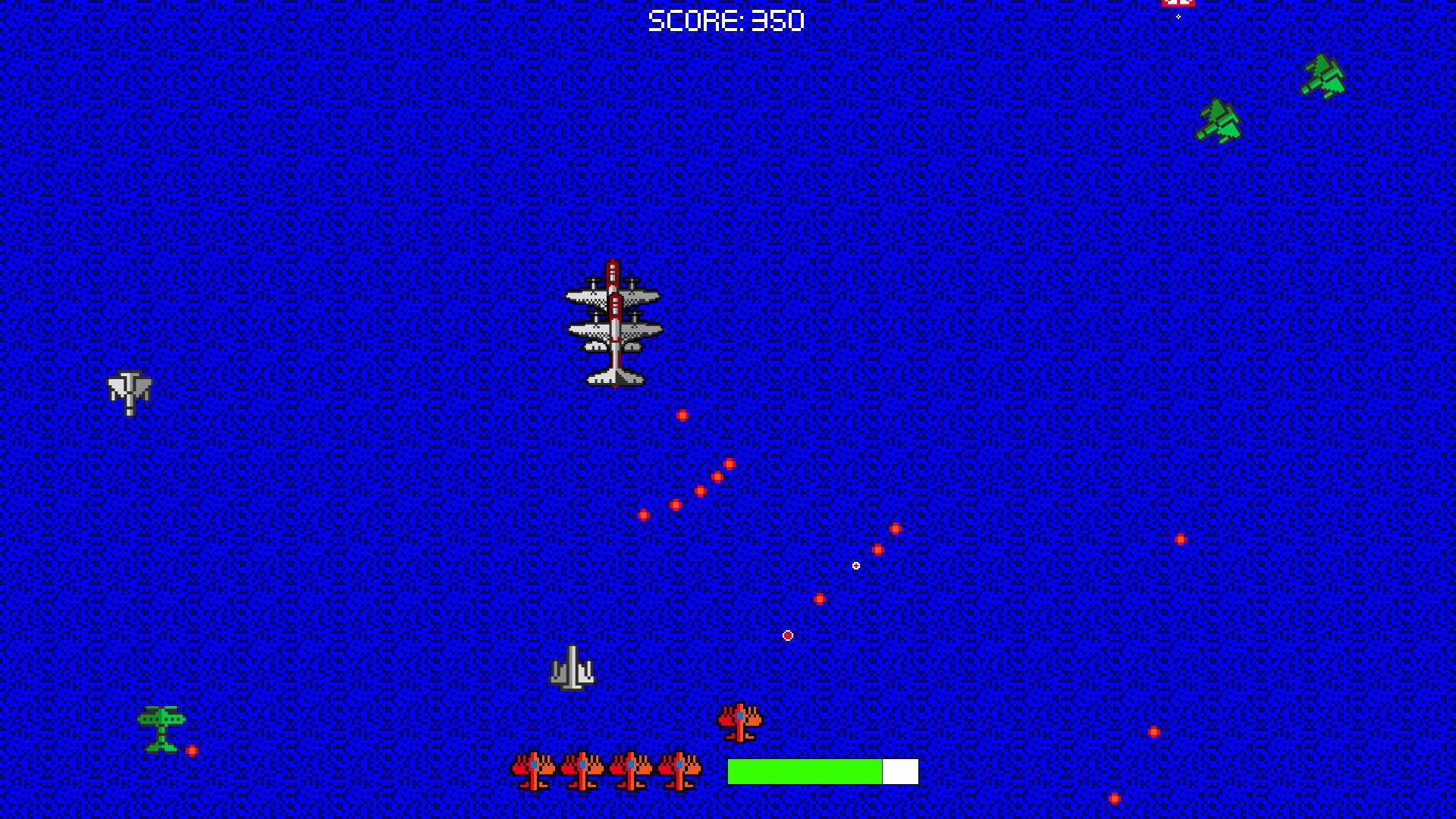
Task: Click the red enemy sprite at the top right edge
Action: (x=1177, y=4)
